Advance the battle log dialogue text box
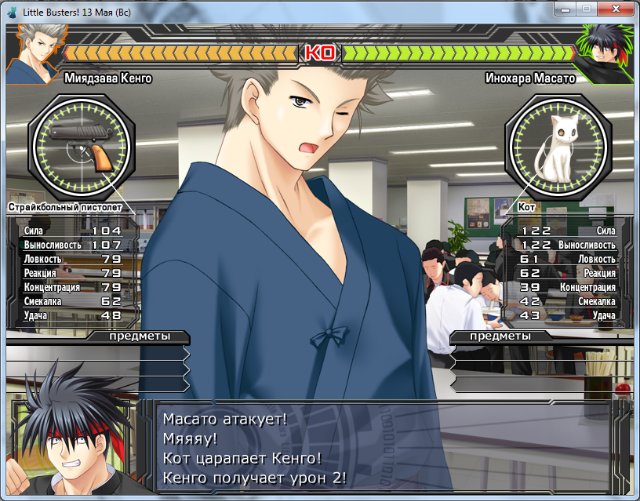The image size is (640, 501). pos(390,448)
